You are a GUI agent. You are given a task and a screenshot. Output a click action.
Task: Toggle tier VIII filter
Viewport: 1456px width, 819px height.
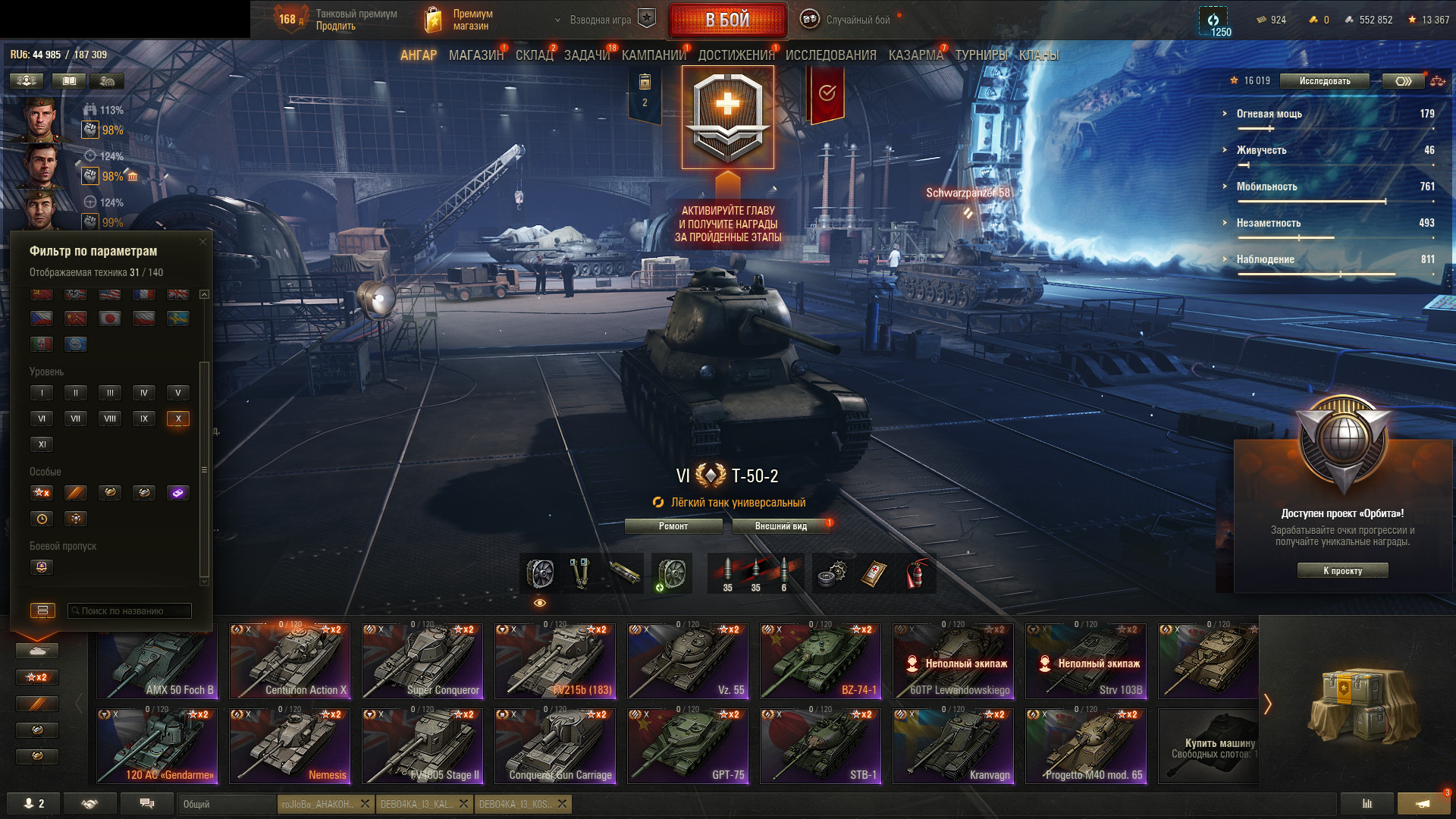(110, 419)
